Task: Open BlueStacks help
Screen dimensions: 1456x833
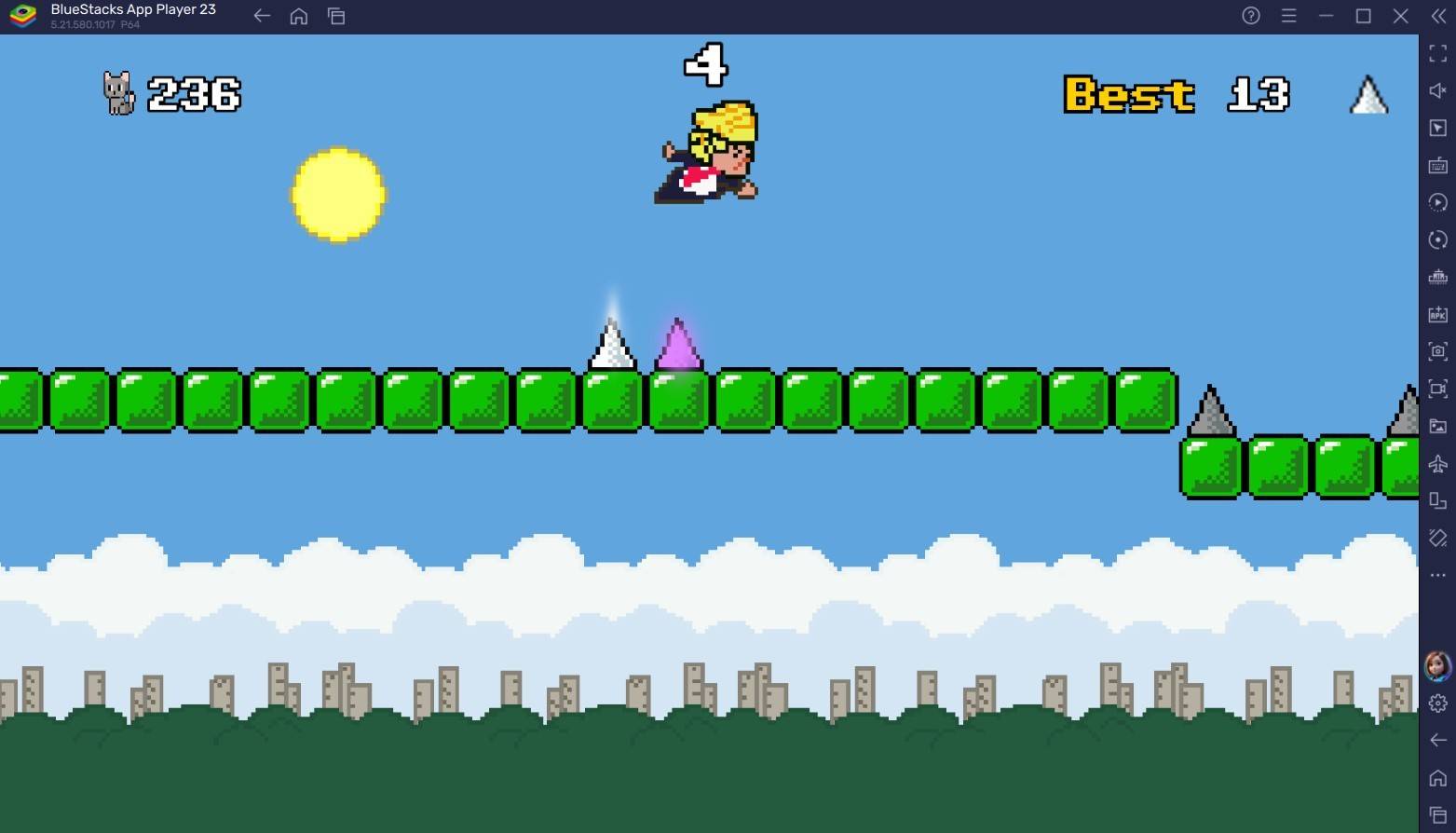Action: click(1250, 16)
